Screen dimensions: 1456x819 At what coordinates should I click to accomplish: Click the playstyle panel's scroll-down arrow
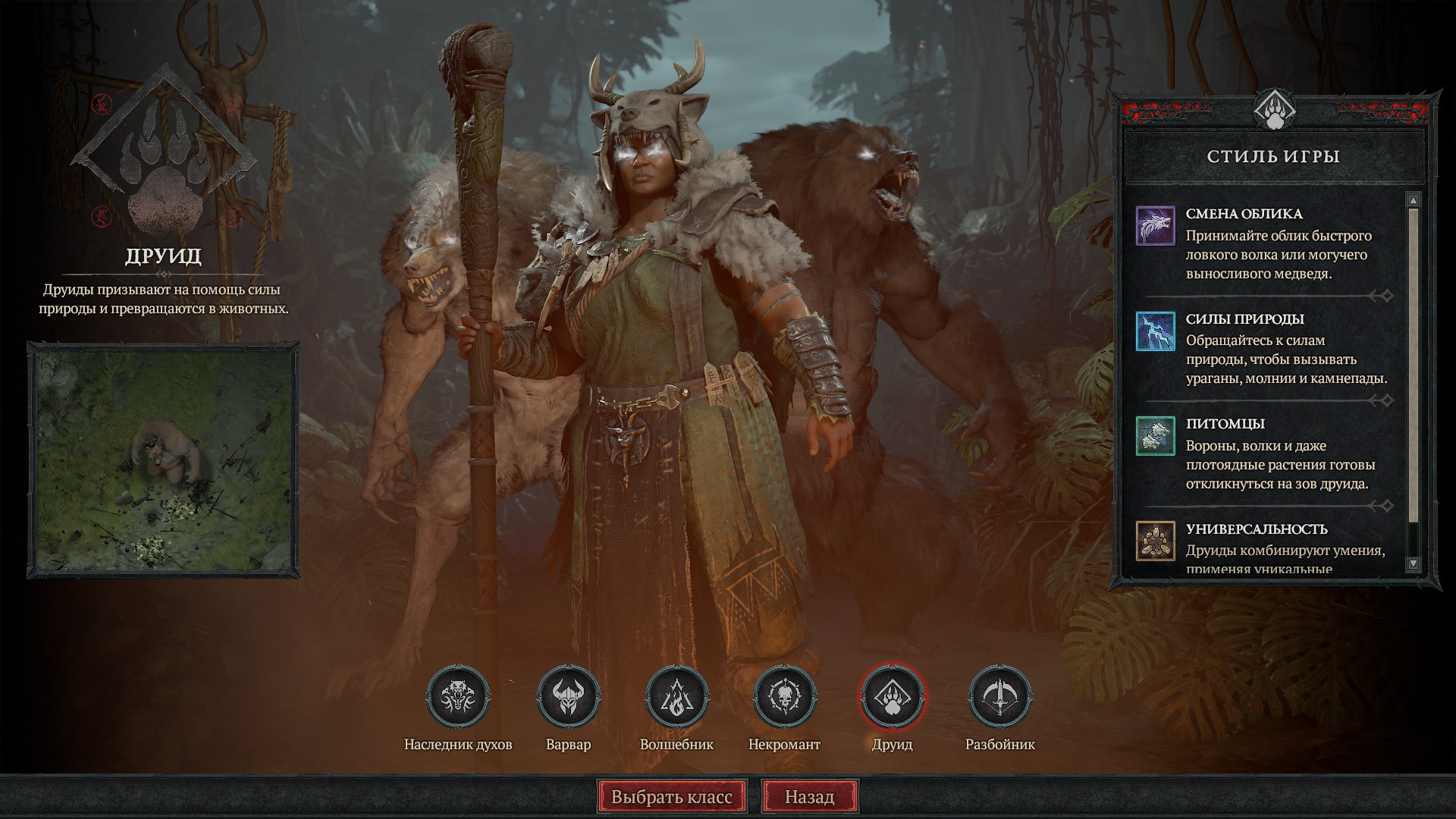(x=1413, y=563)
